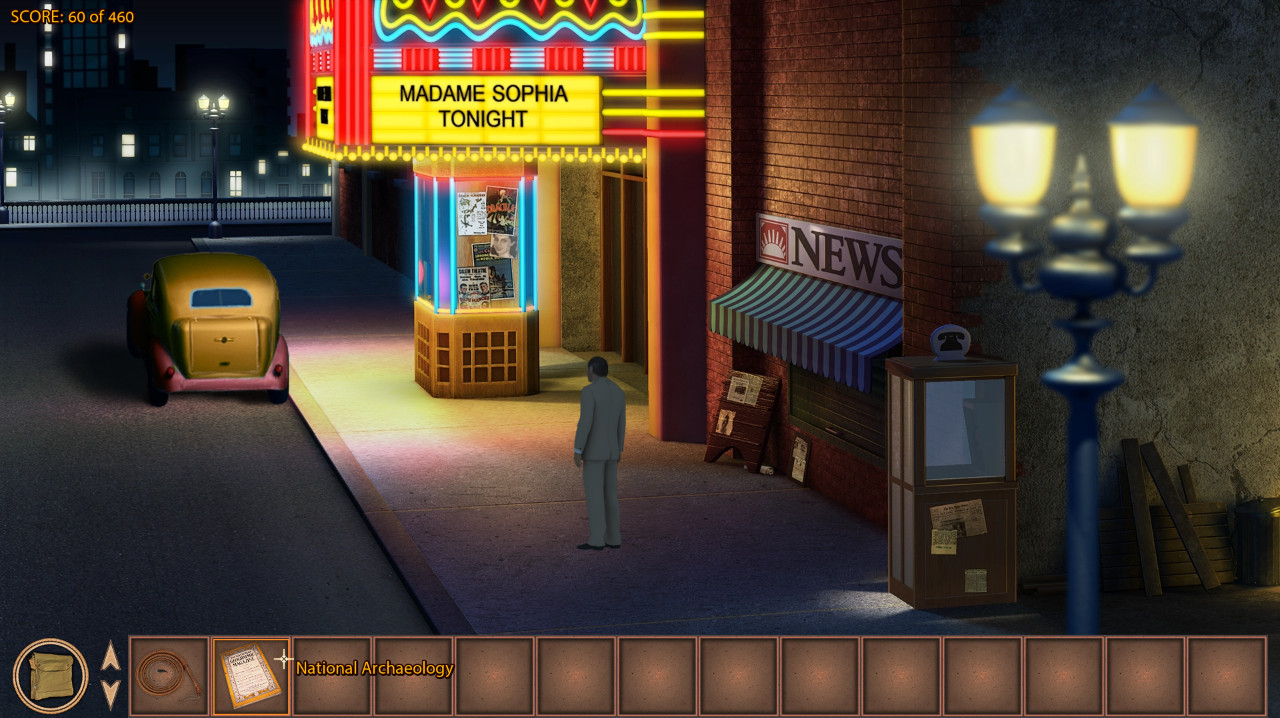Select the coiled whip inventory slot

pyautogui.click(x=169, y=676)
